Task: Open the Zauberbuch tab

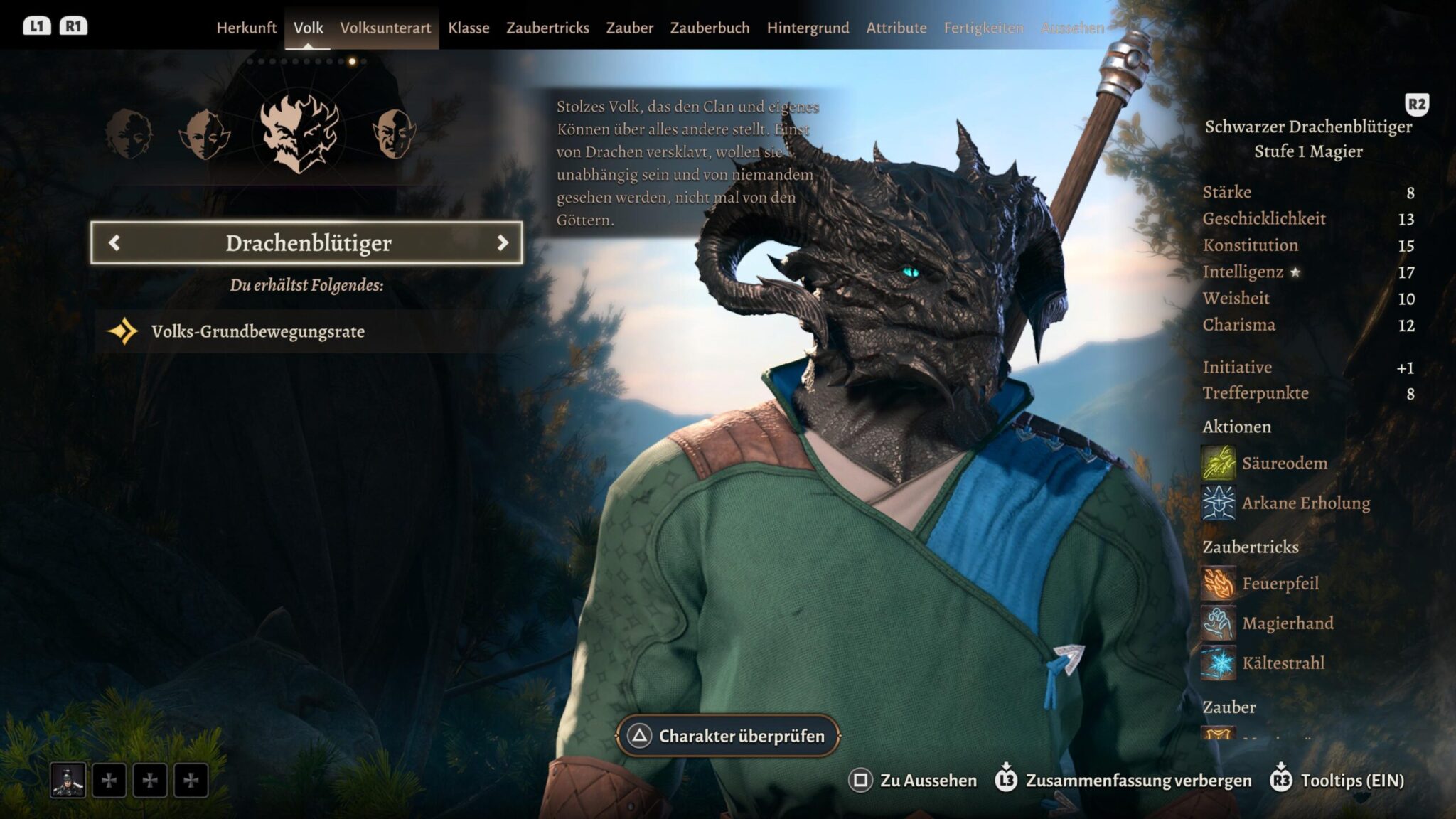Action: point(710,28)
